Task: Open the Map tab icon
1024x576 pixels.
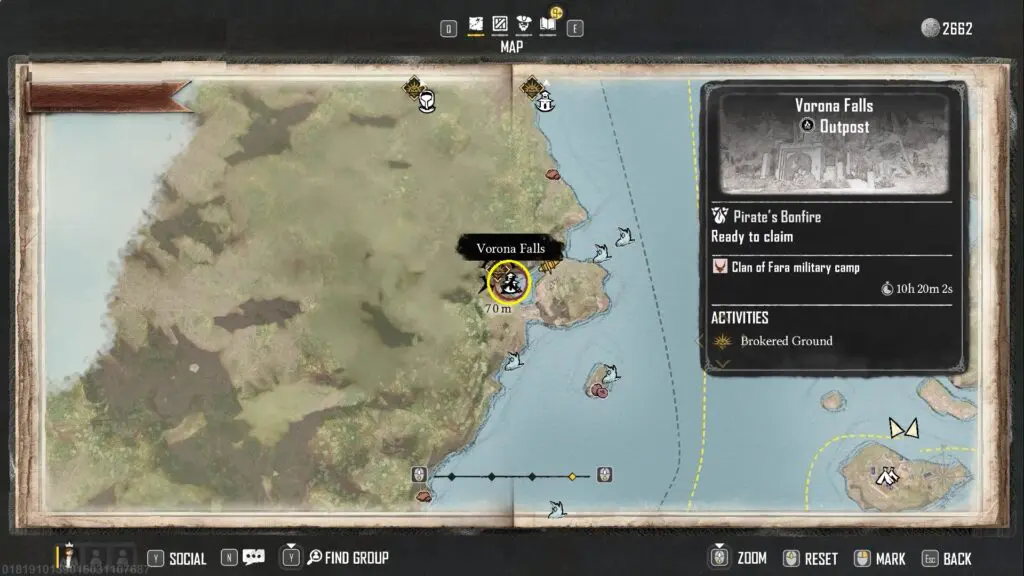Action: pyautogui.click(x=476, y=24)
